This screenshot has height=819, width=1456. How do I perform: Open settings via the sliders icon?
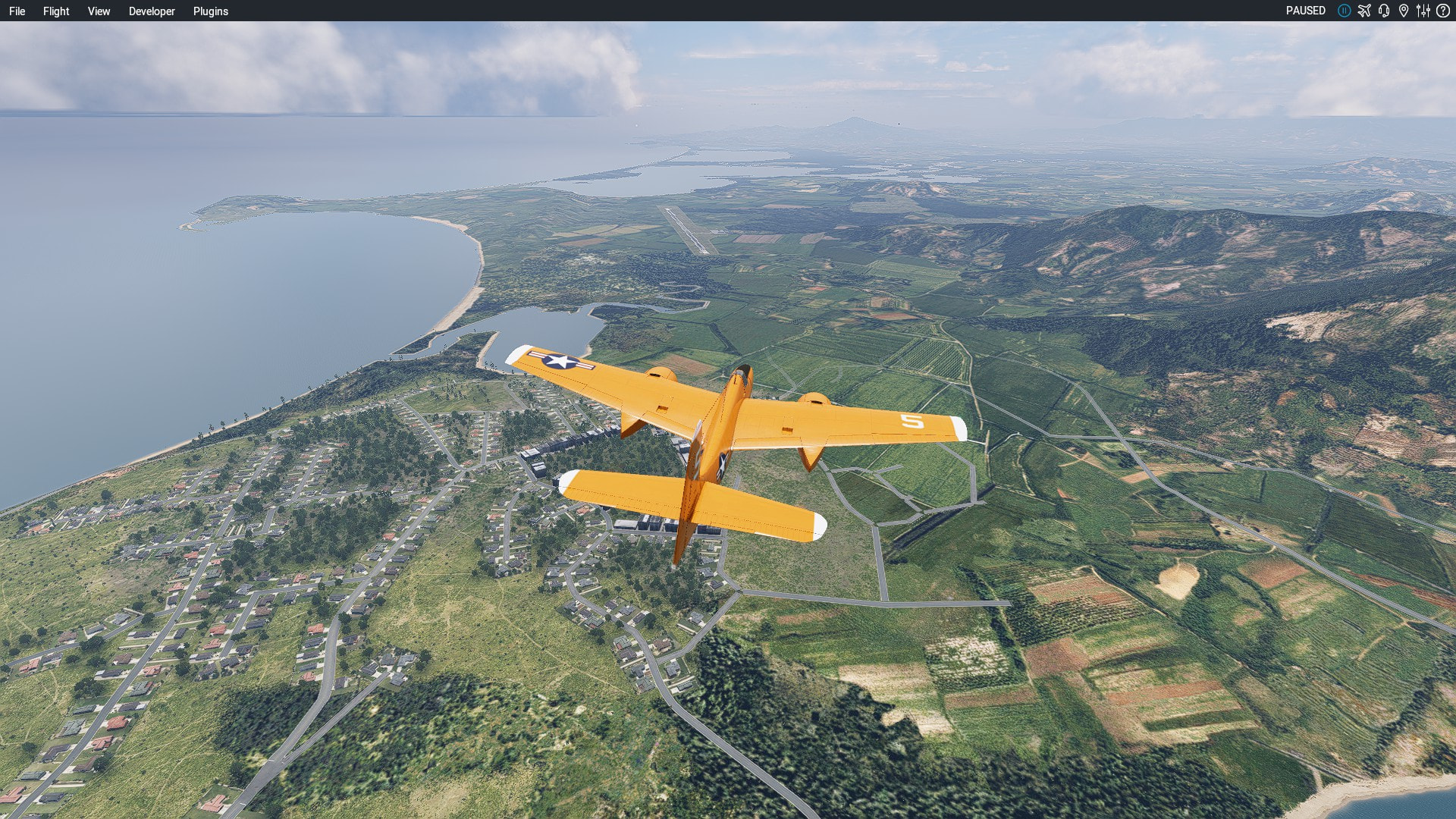pyautogui.click(x=1423, y=11)
